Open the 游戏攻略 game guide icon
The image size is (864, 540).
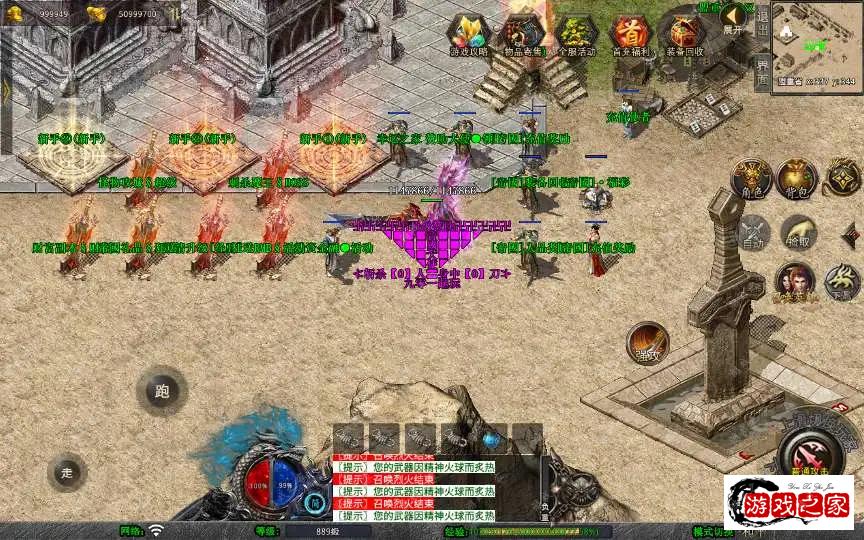(x=468, y=34)
